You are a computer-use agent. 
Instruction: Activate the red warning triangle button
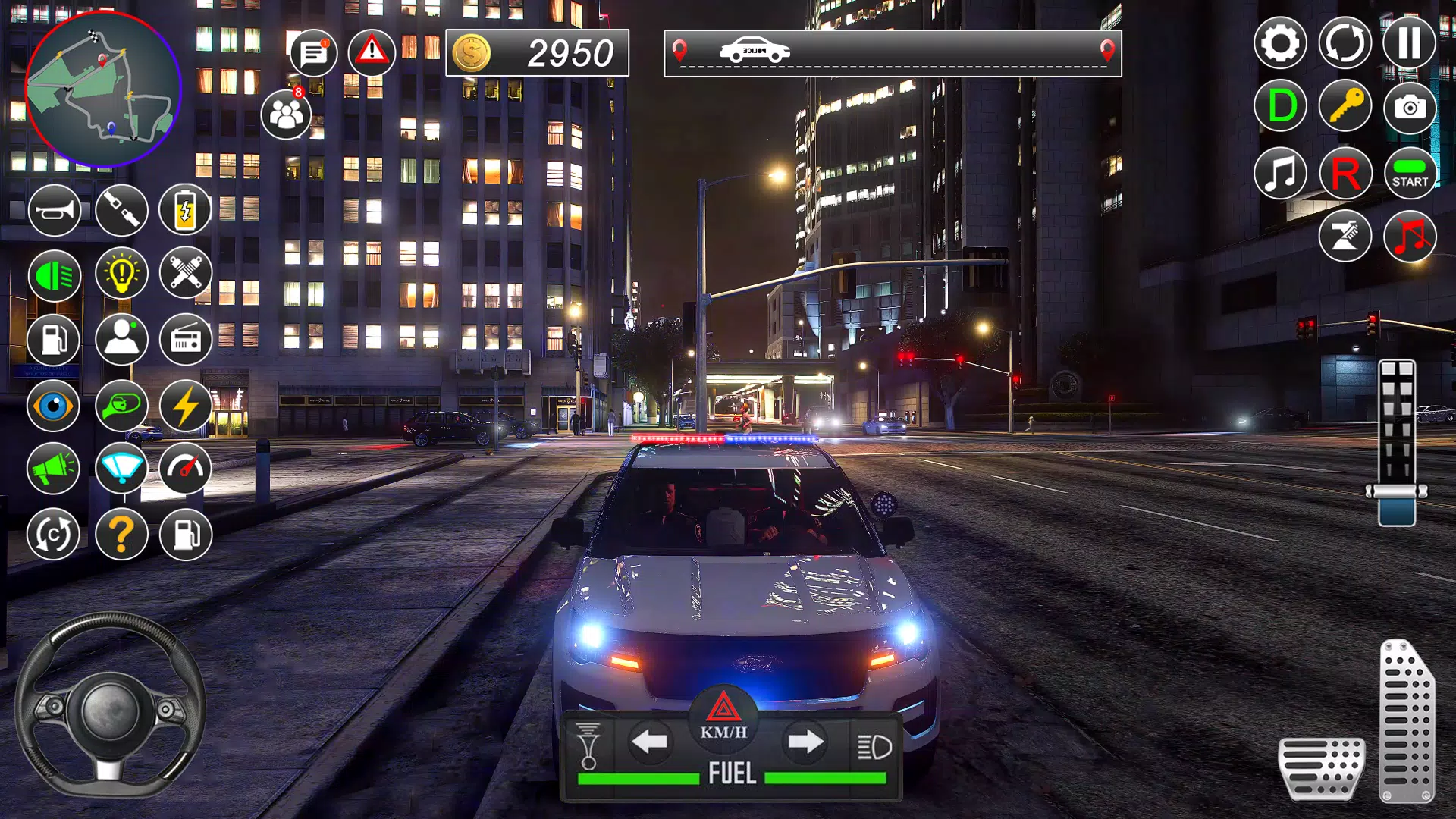[x=372, y=52]
